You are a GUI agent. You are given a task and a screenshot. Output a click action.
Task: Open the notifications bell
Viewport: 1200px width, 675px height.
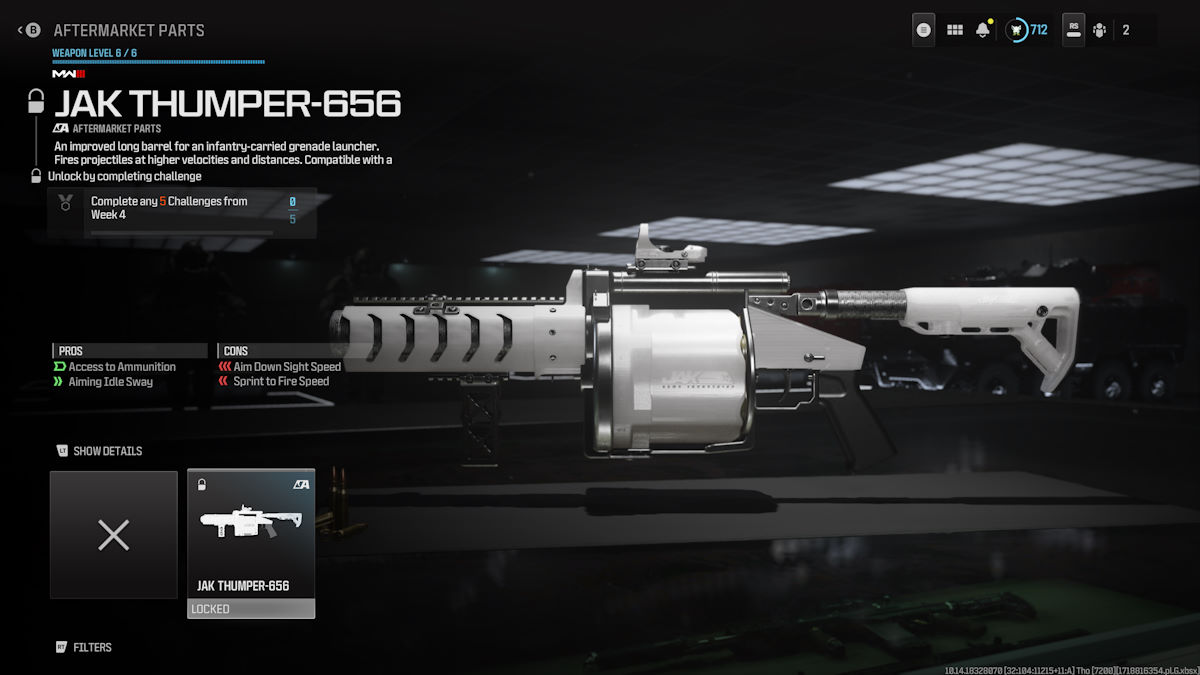click(983, 30)
